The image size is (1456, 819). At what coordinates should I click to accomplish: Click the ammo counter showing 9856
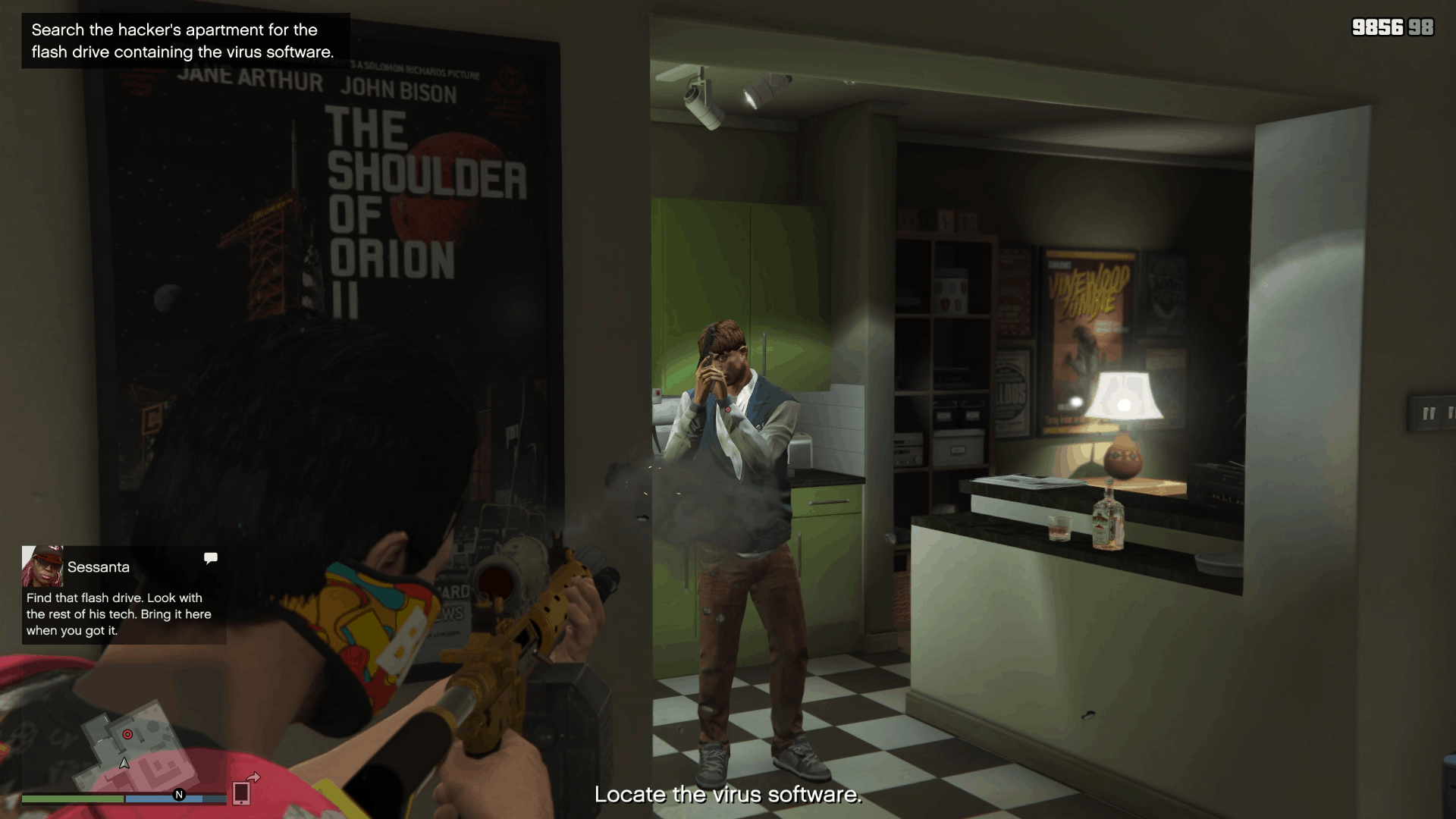[1378, 27]
